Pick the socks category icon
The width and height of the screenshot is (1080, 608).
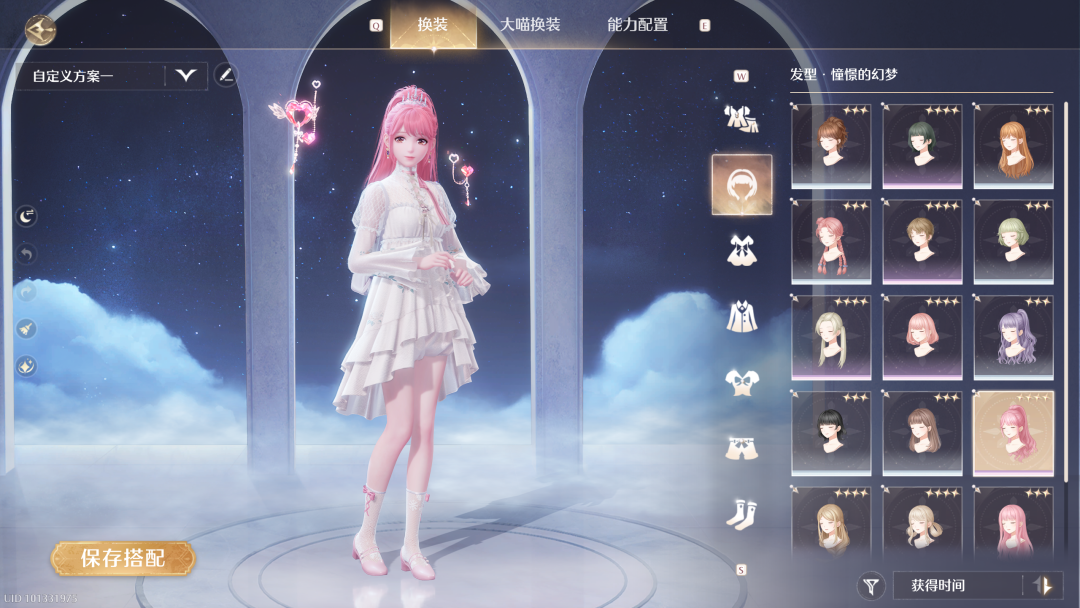click(741, 514)
